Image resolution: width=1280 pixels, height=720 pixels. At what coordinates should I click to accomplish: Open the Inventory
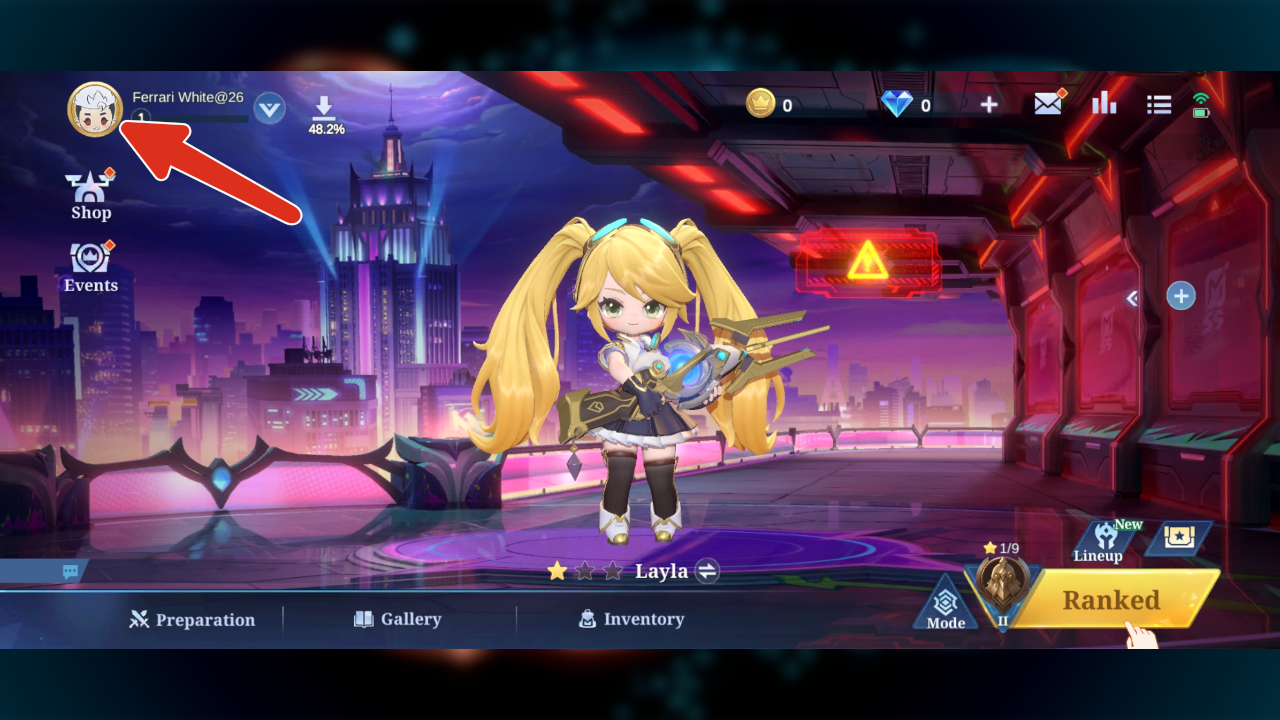click(631, 619)
